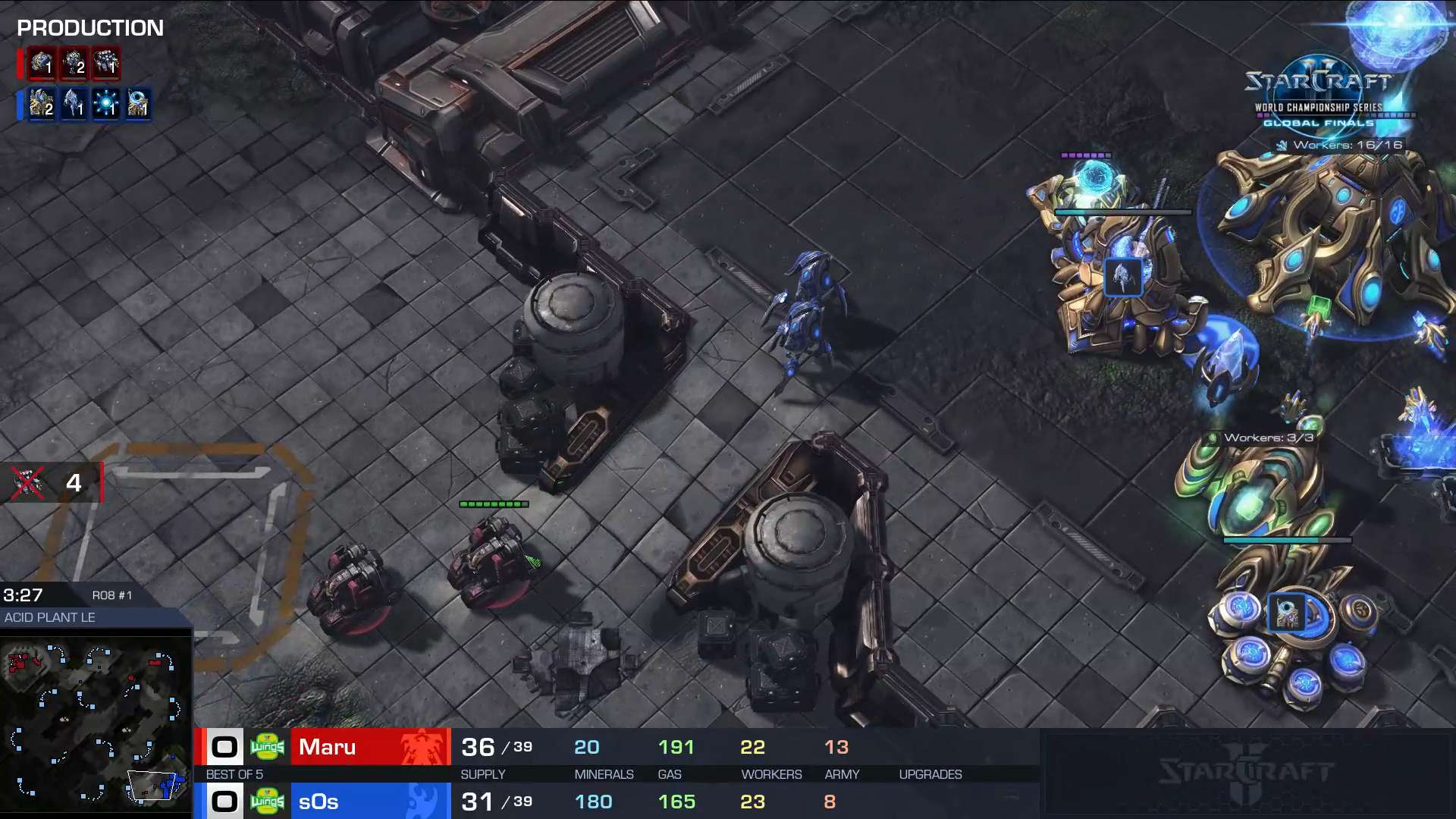Click the Wings team logo beside Maru
This screenshot has width=1456, height=819.
267,747
